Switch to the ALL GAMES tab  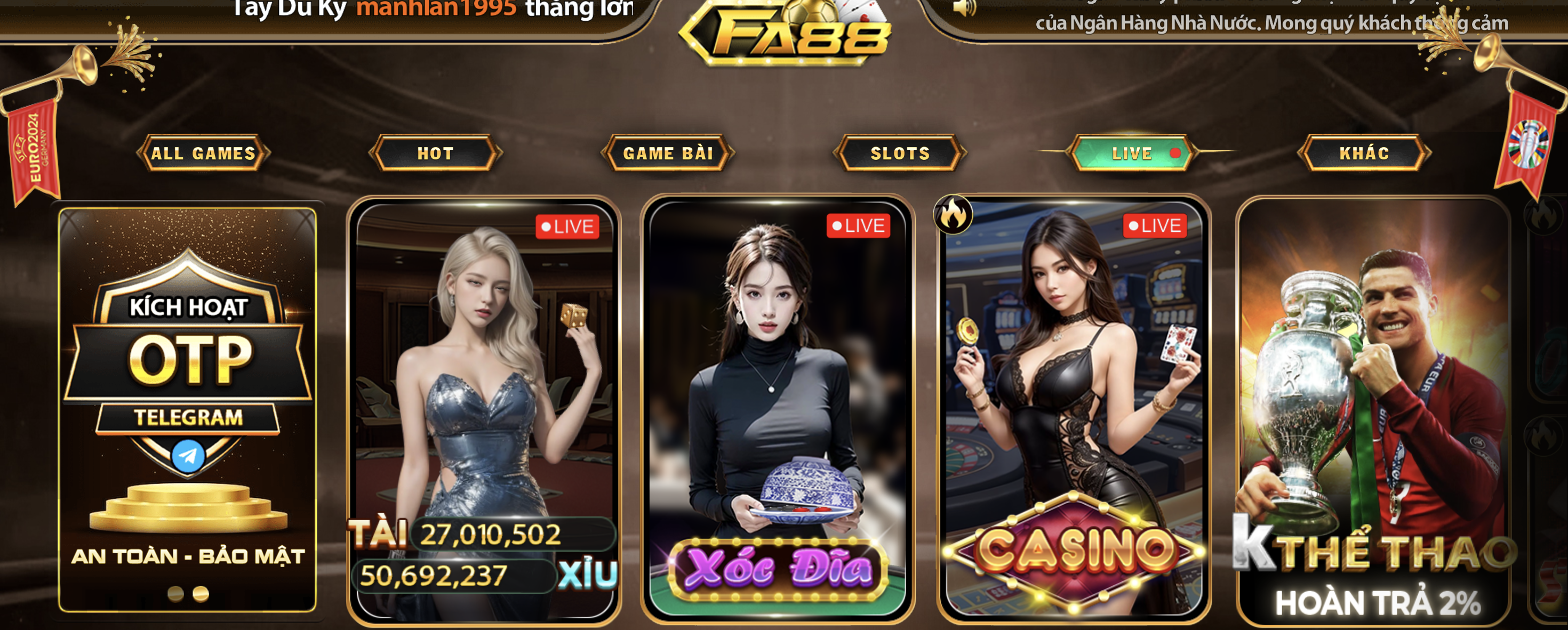click(203, 154)
